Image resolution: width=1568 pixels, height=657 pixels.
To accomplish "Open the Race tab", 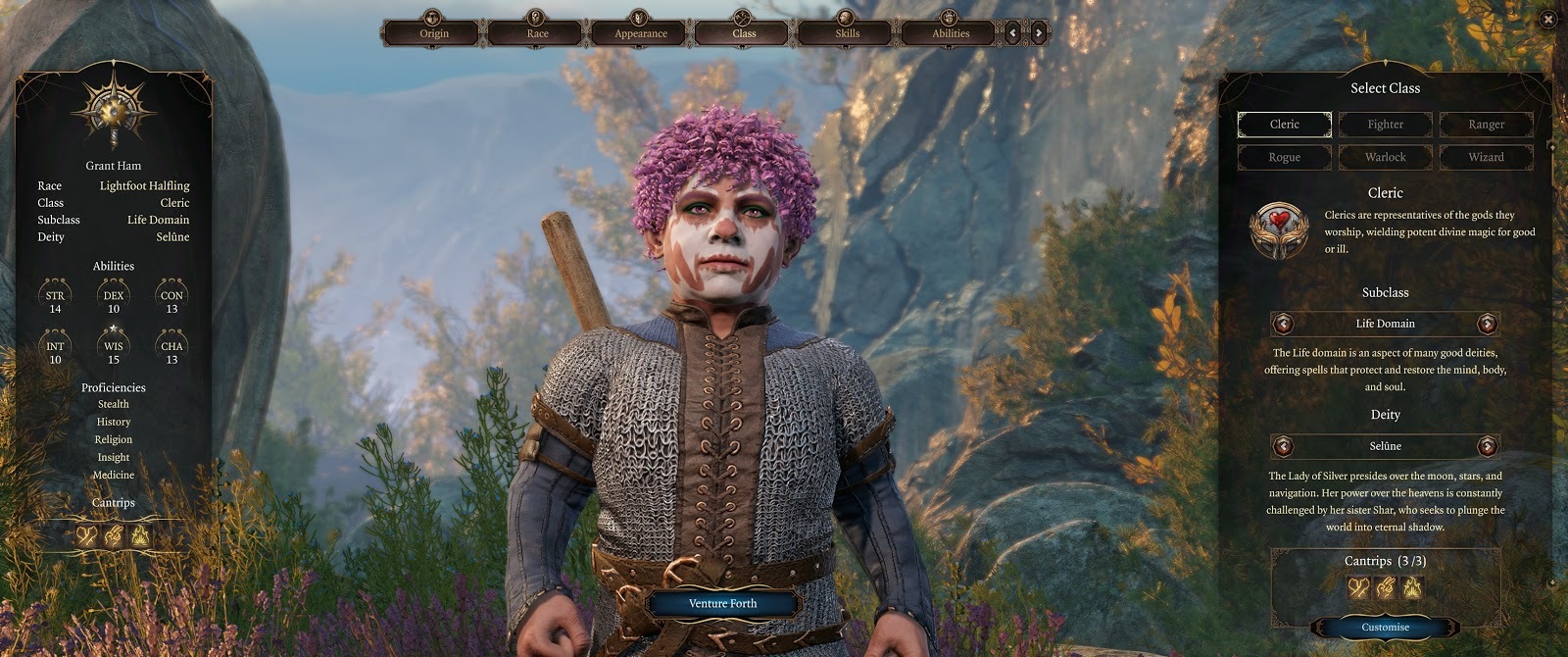I will [537, 32].
